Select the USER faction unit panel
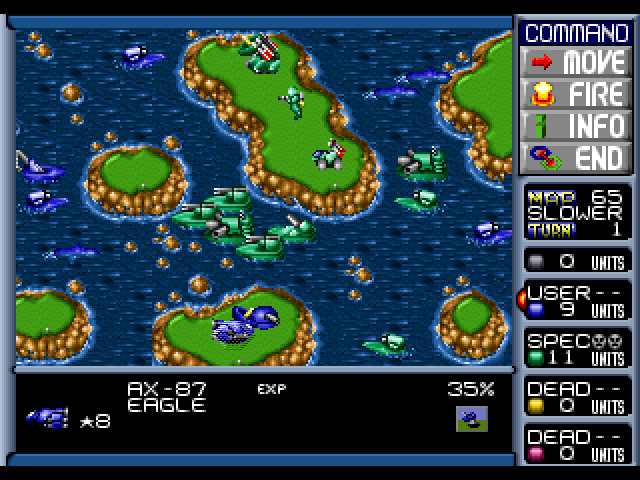640x480 pixels. [x=576, y=301]
